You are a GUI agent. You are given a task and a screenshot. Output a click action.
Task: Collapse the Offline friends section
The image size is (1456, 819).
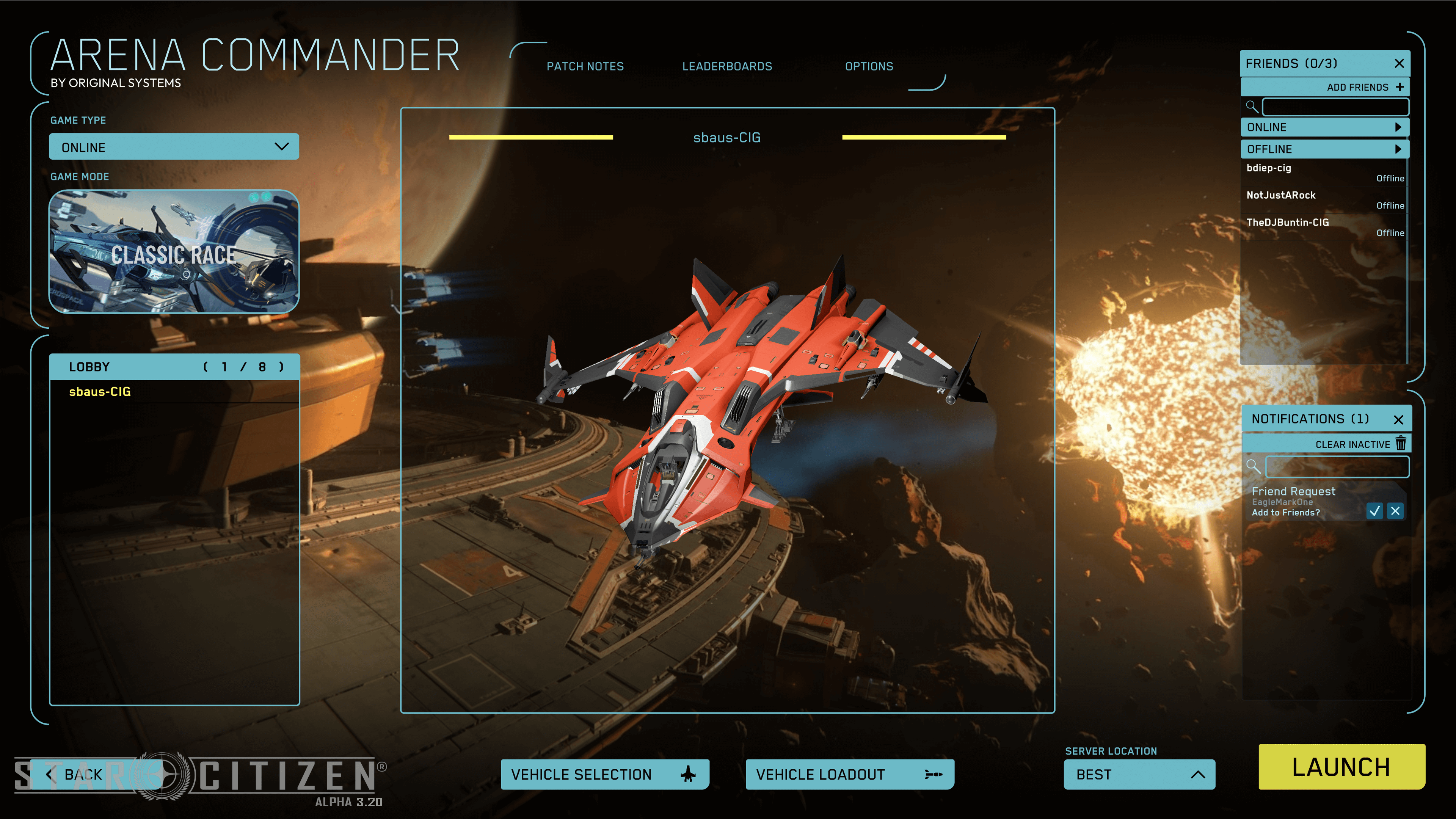1324,149
